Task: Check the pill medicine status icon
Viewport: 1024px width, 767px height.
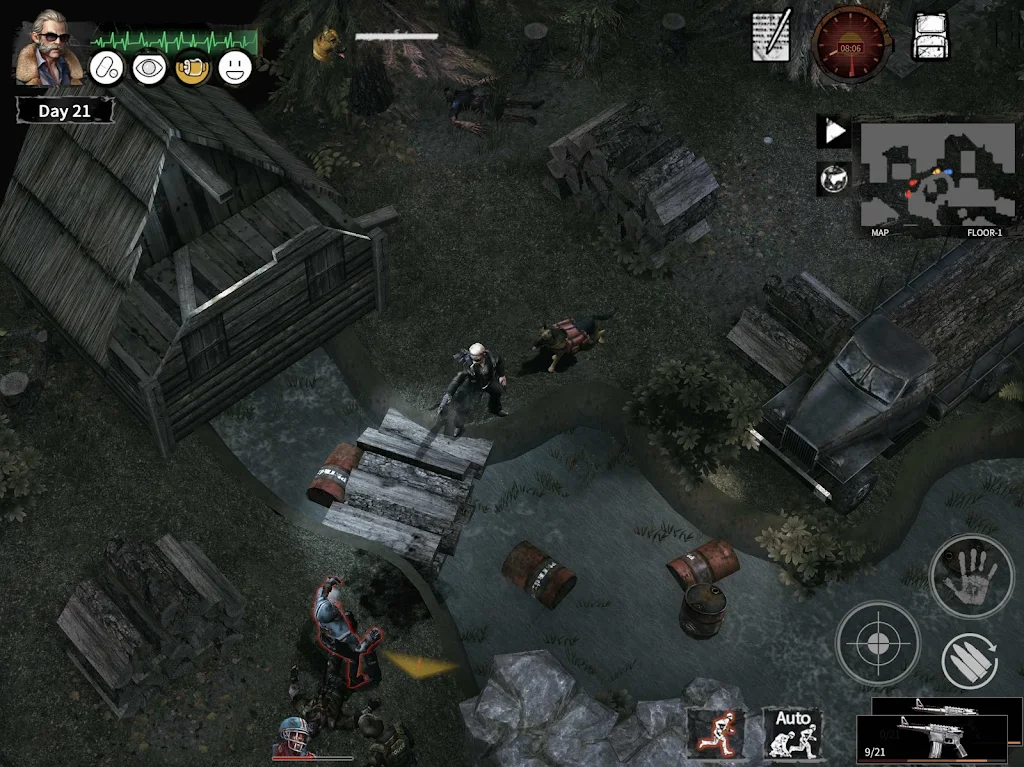Action: click(x=106, y=68)
